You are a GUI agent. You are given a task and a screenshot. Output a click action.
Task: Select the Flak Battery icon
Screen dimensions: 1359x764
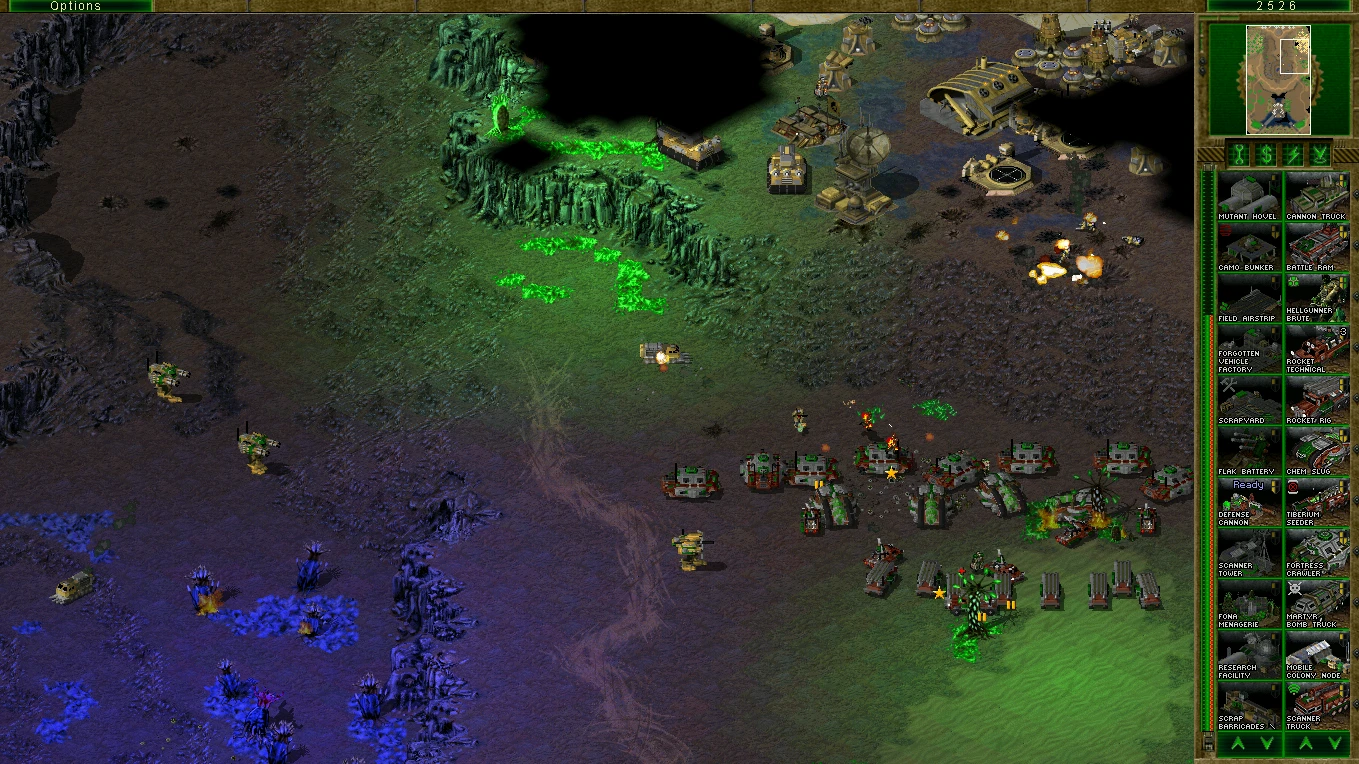tap(1248, 451)
